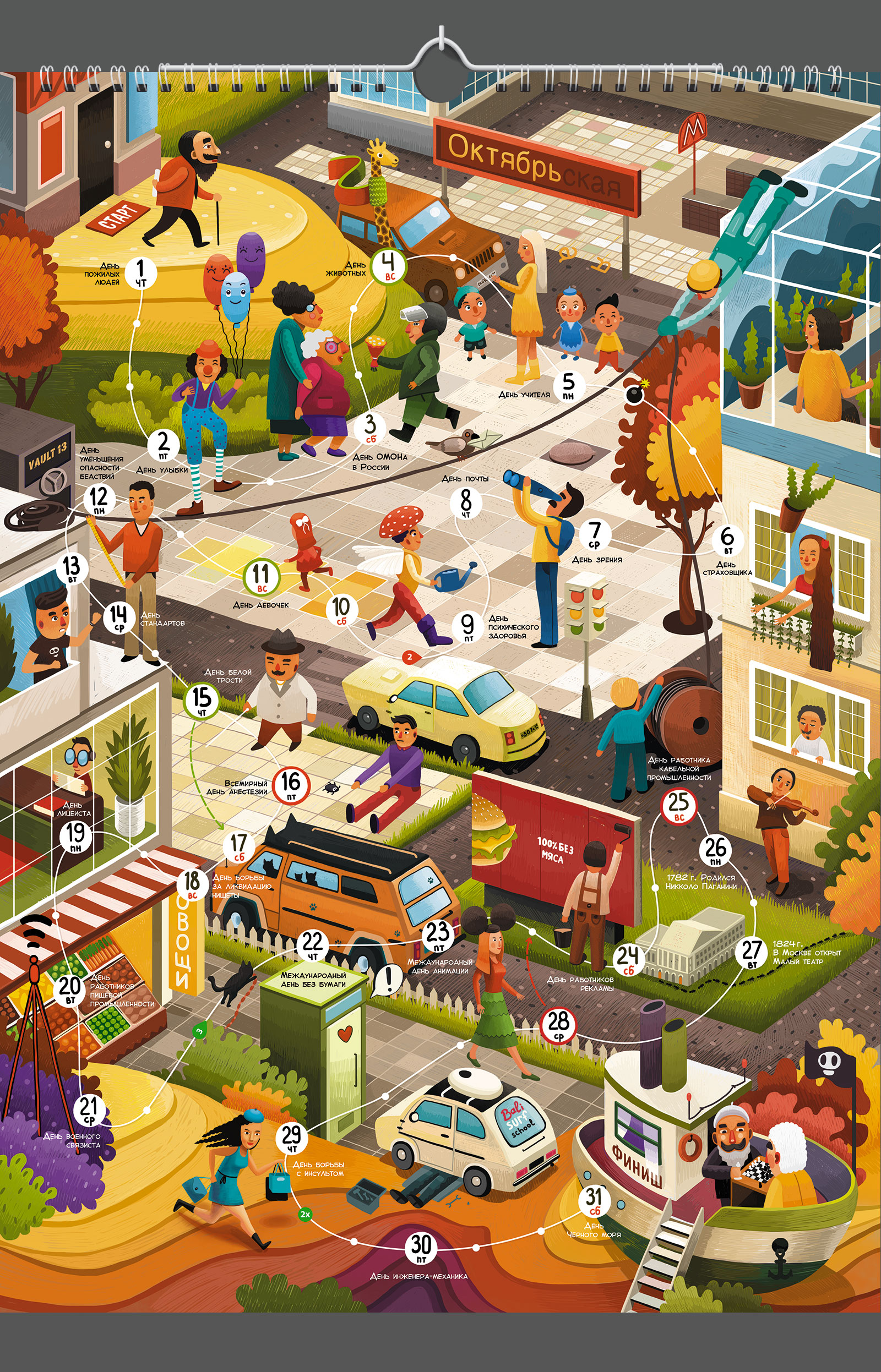Pick the day 8 Post Day marker
Image resolution: width=881 pixels, height=1372 pixels.
pyautogui.click(x=466, y=502)
